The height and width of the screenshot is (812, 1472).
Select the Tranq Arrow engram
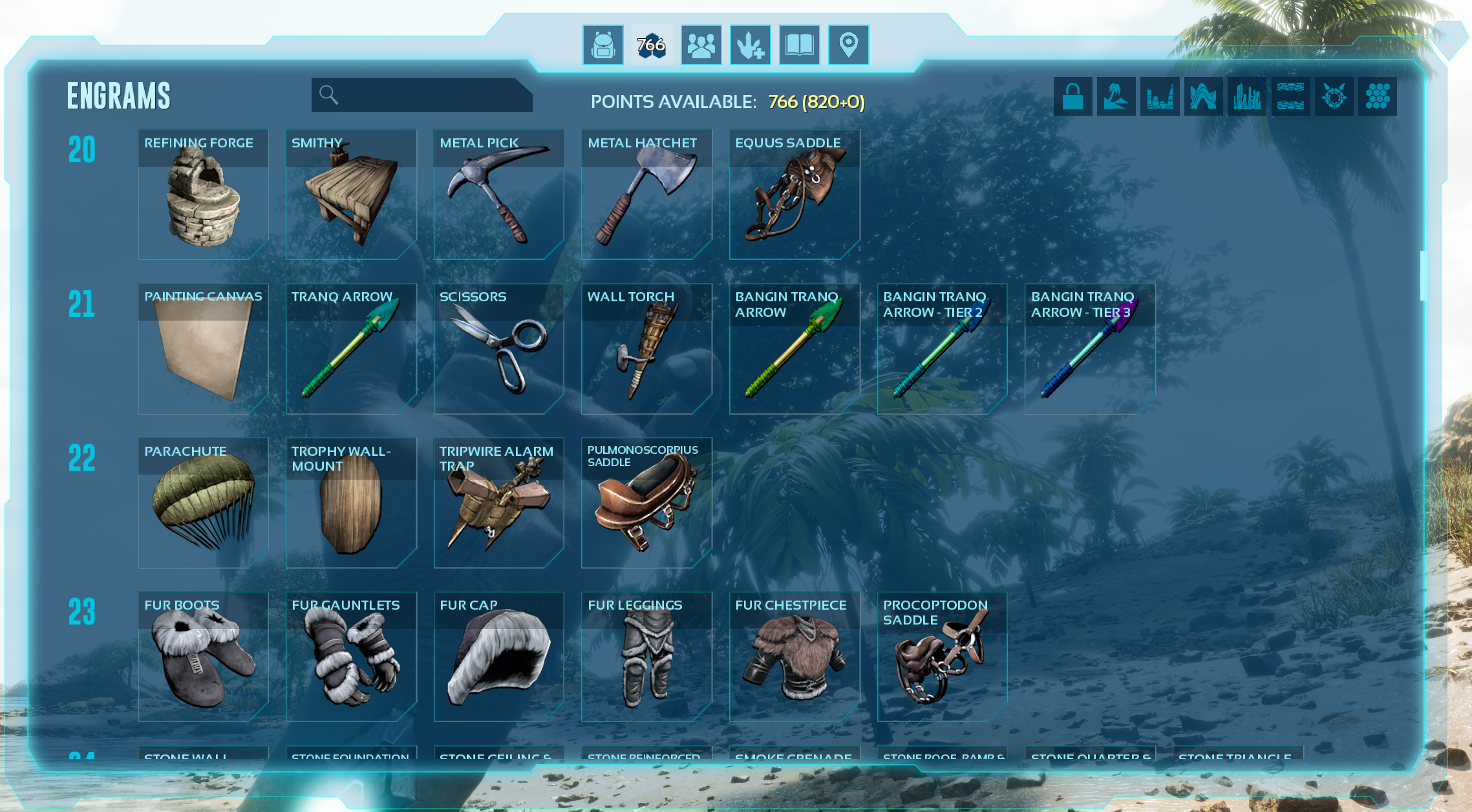tap(351, 348)
